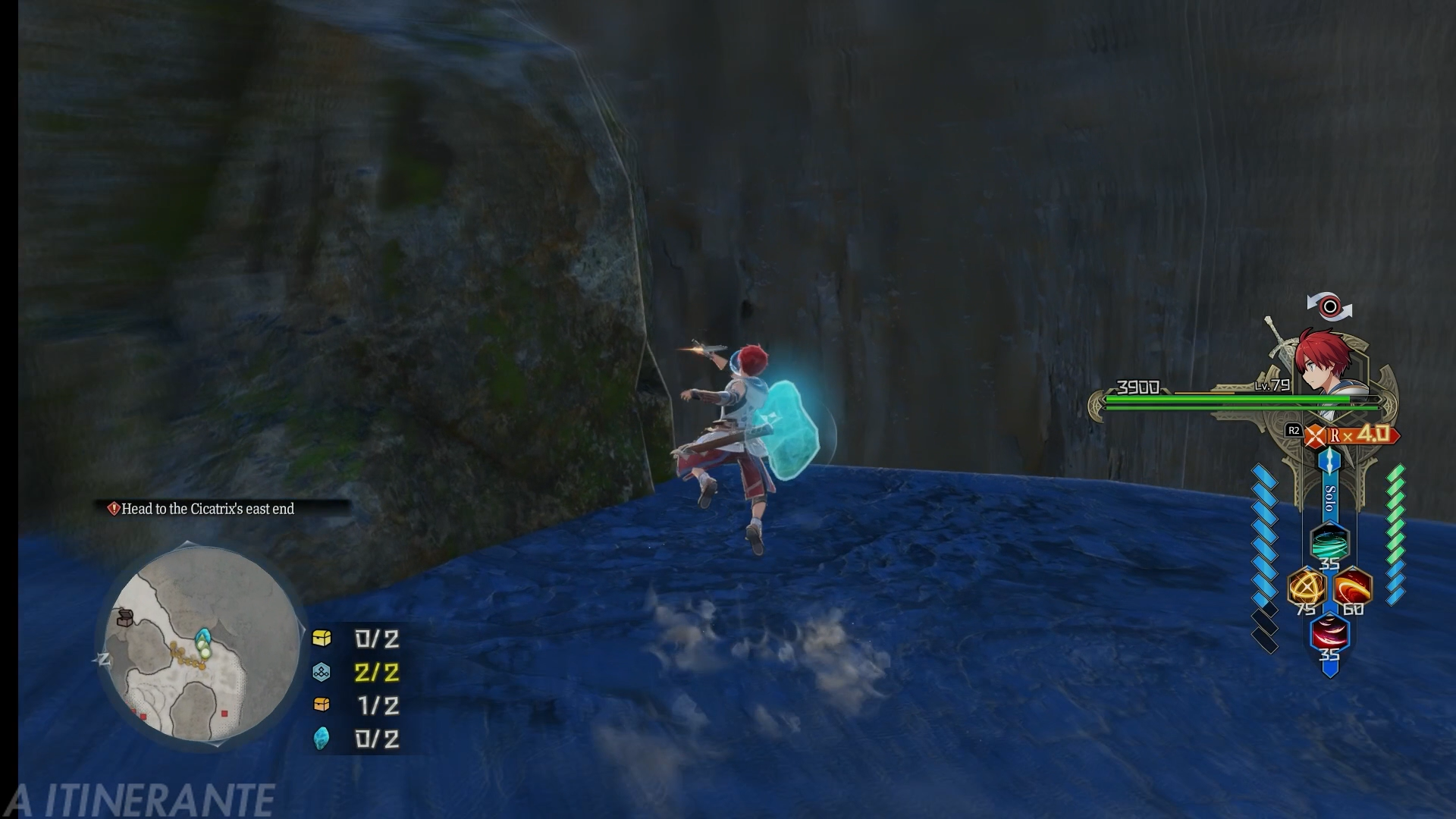Click the yellow treasure chest counter icon
Image resolution: width=1456 pixels, height=819 pixels.
[x=322, y=639]
